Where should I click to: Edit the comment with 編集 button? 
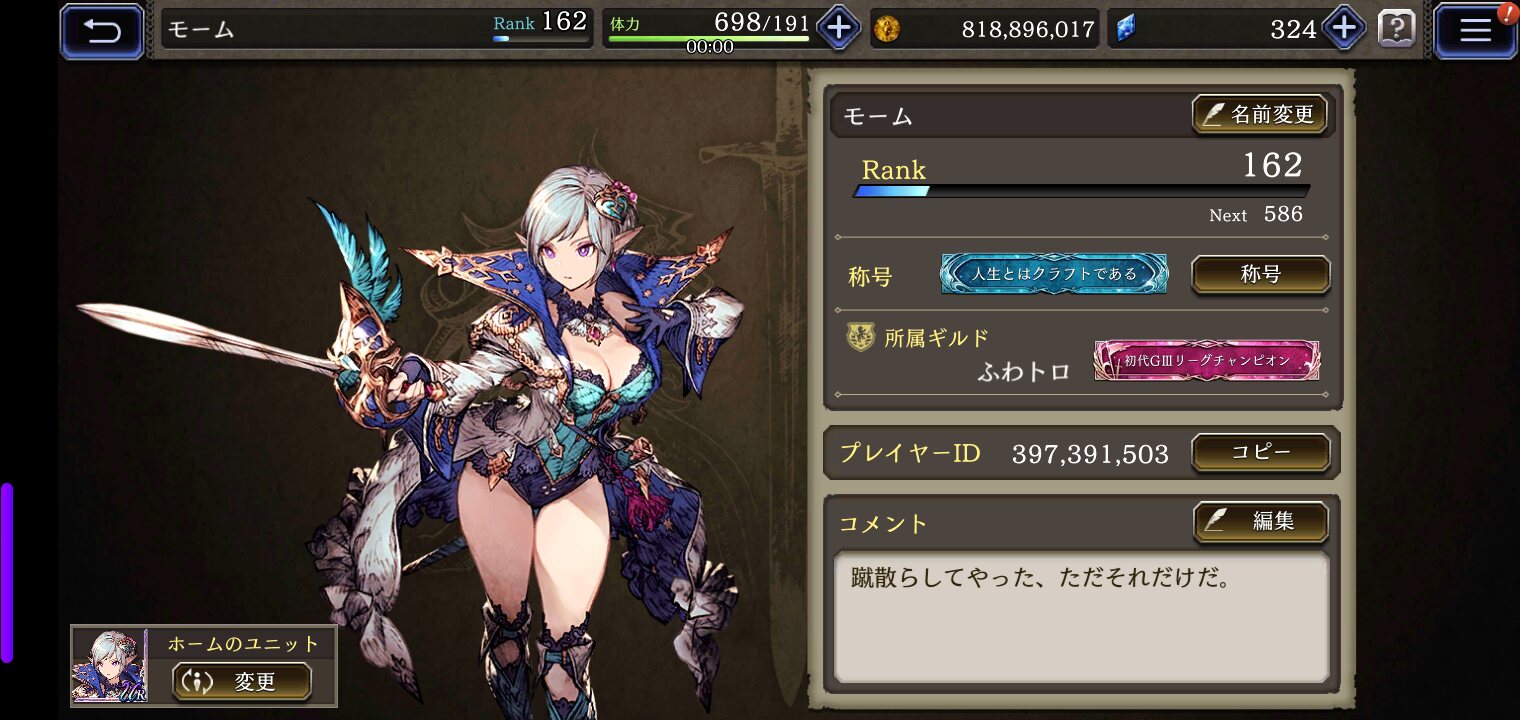(1260, 521)
